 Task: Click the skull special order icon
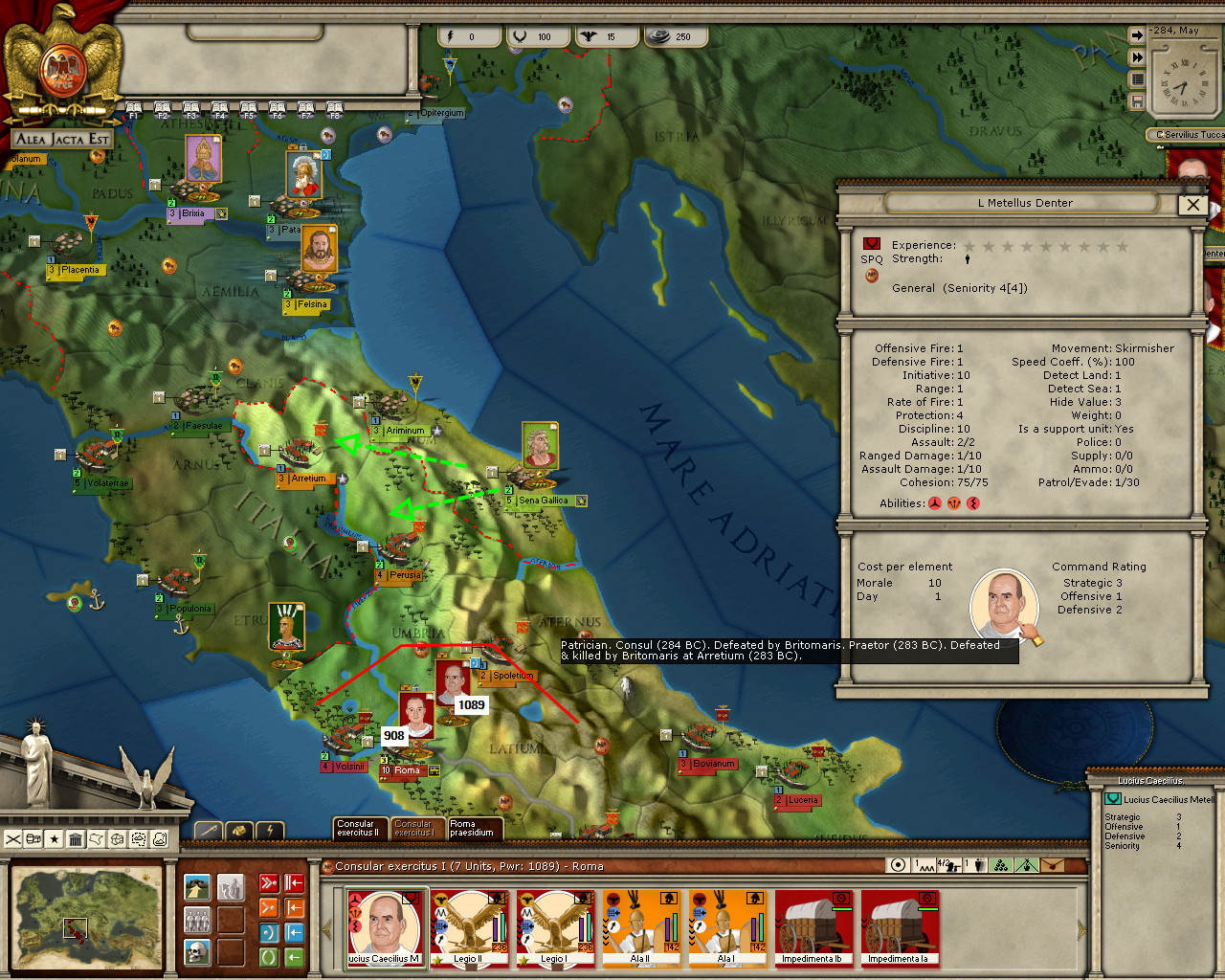(197, 953)
